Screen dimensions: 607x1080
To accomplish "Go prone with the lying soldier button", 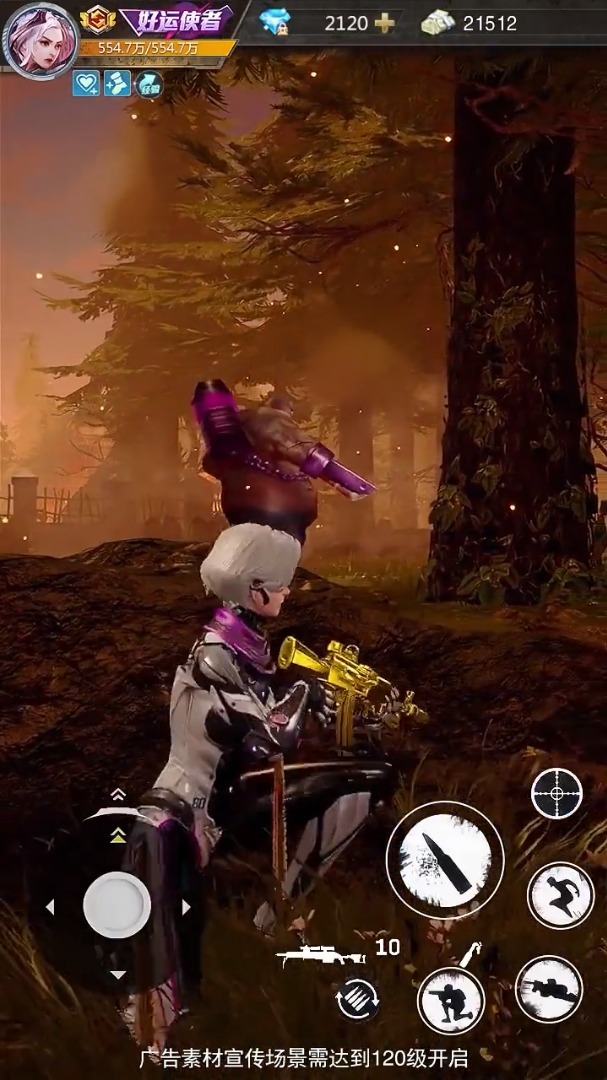I will point(549,989).
